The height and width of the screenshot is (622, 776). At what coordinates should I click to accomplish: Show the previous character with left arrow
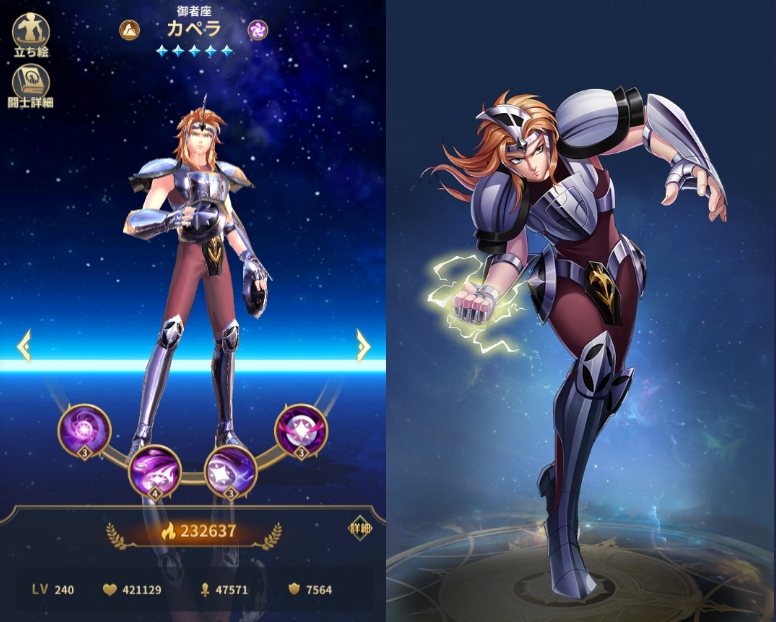point(23,347)
